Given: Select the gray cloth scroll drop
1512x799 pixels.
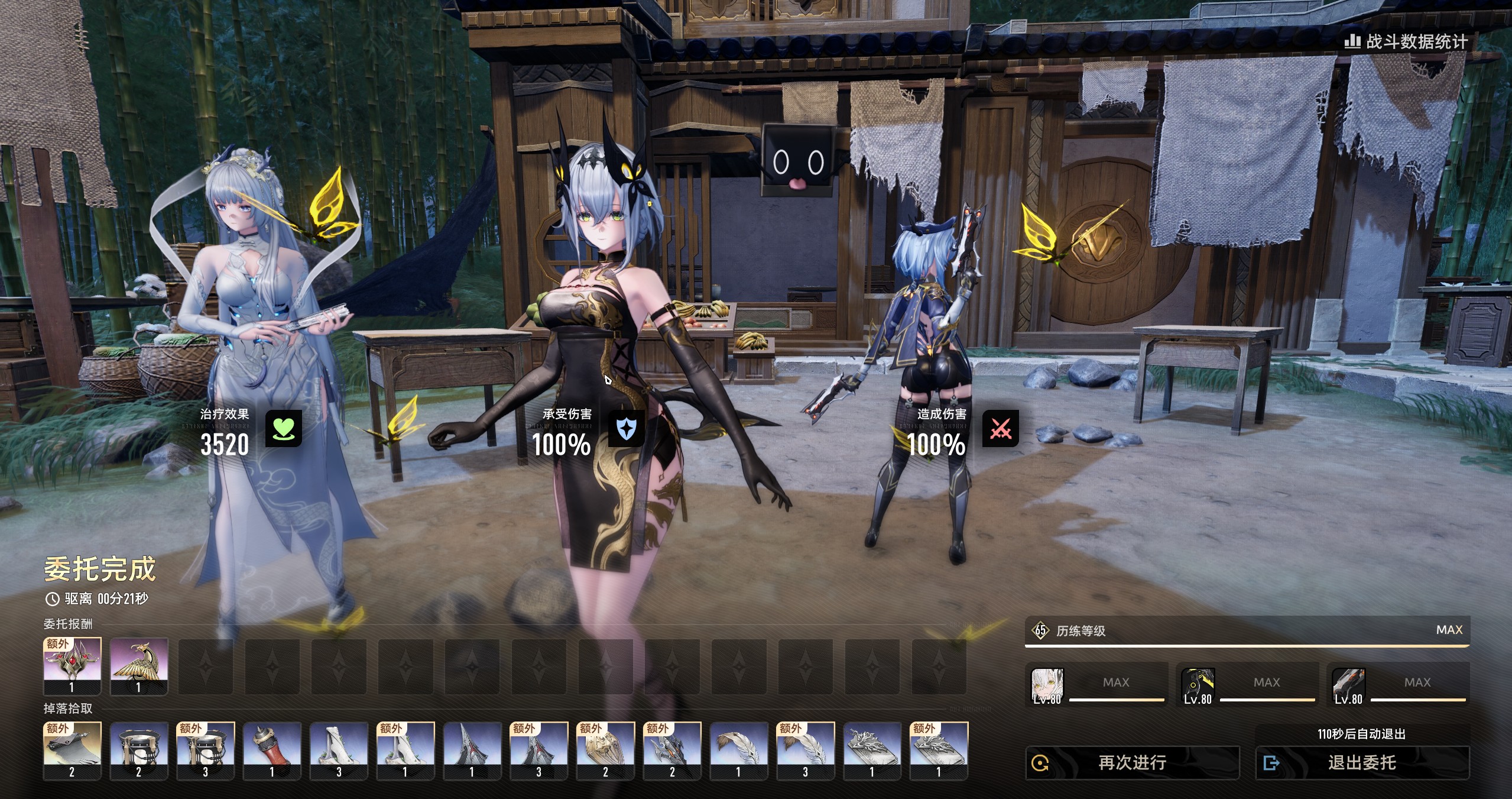Looking at the screenshot, I should [72, 749].
